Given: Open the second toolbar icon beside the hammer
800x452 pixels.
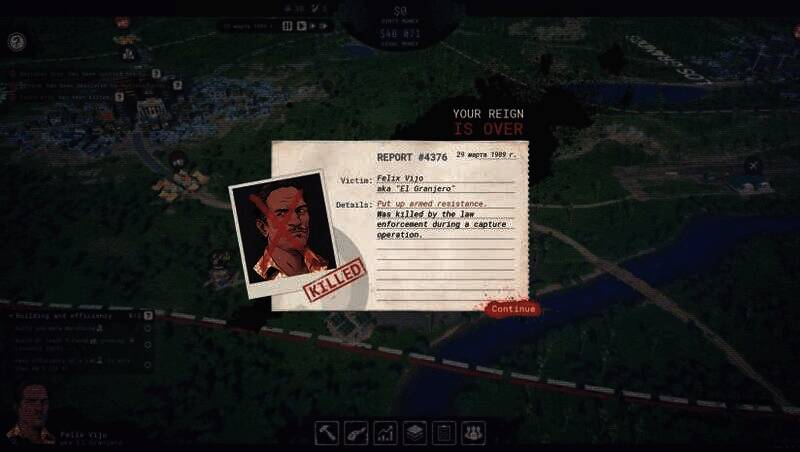Looking at the screenshot, I should (356, 432).
